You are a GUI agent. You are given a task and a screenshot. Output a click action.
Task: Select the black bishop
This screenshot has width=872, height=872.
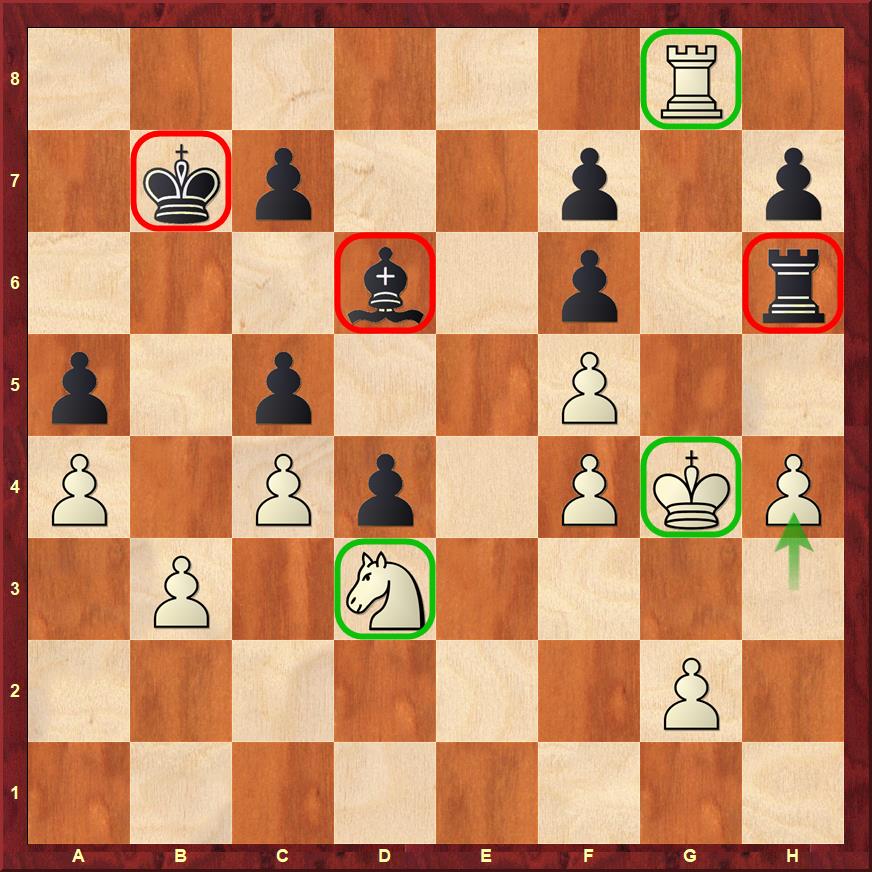click(x=385, y=283)
